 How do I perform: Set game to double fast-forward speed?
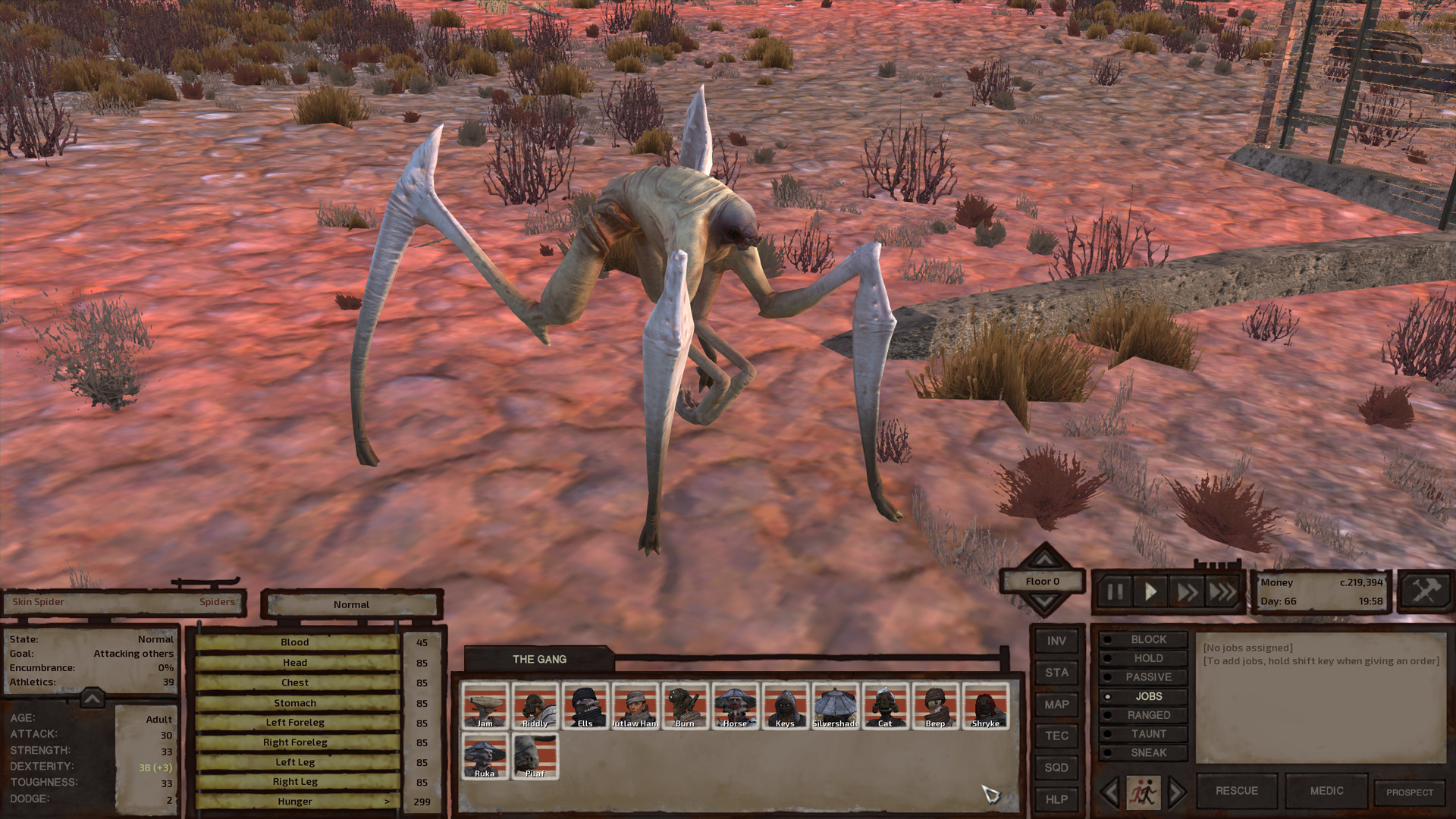[x=1187, y=591]
